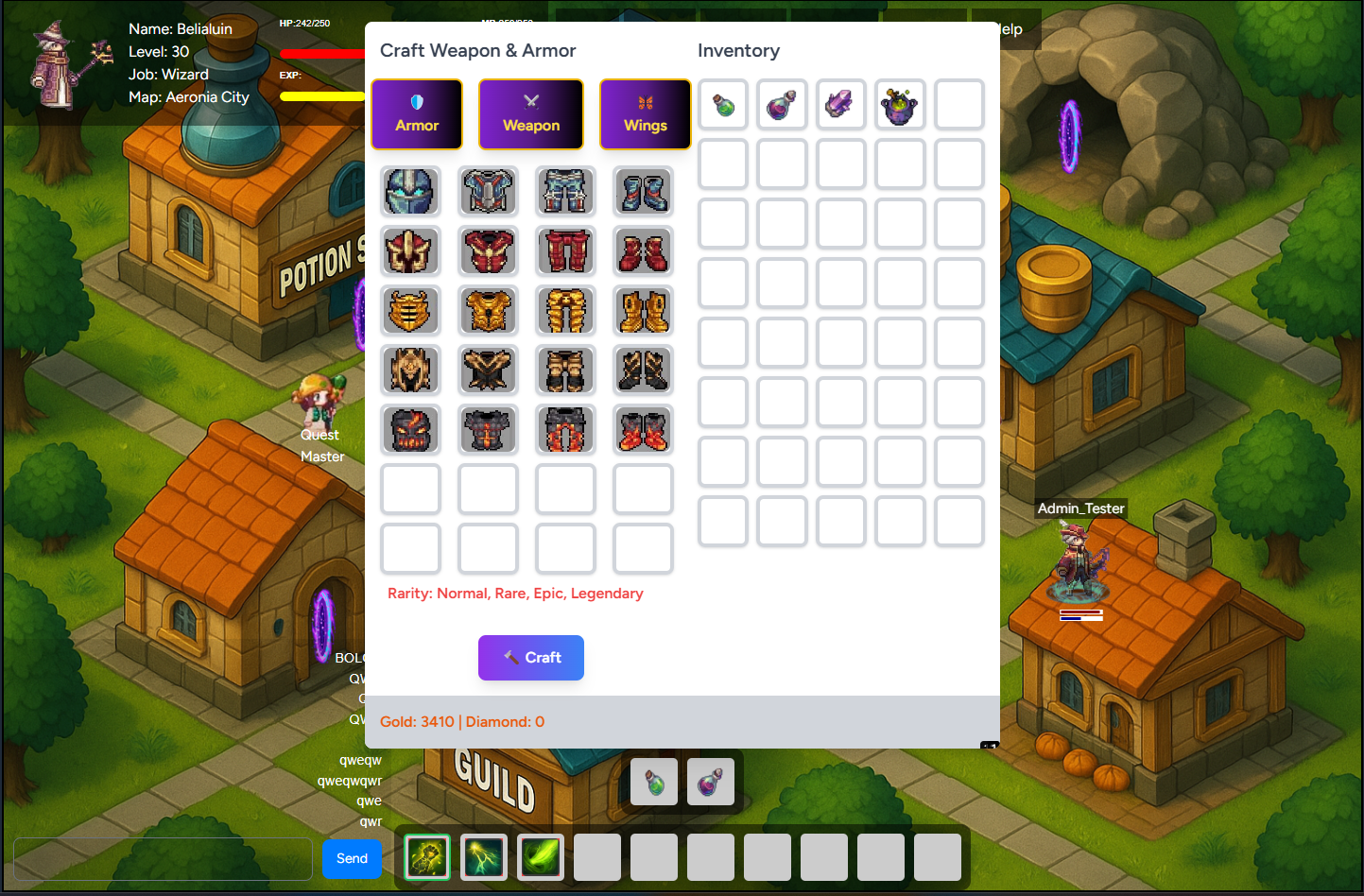Activate the green wind slash skill
Viewport: 1364px width, 896px height.
(541, 856)
